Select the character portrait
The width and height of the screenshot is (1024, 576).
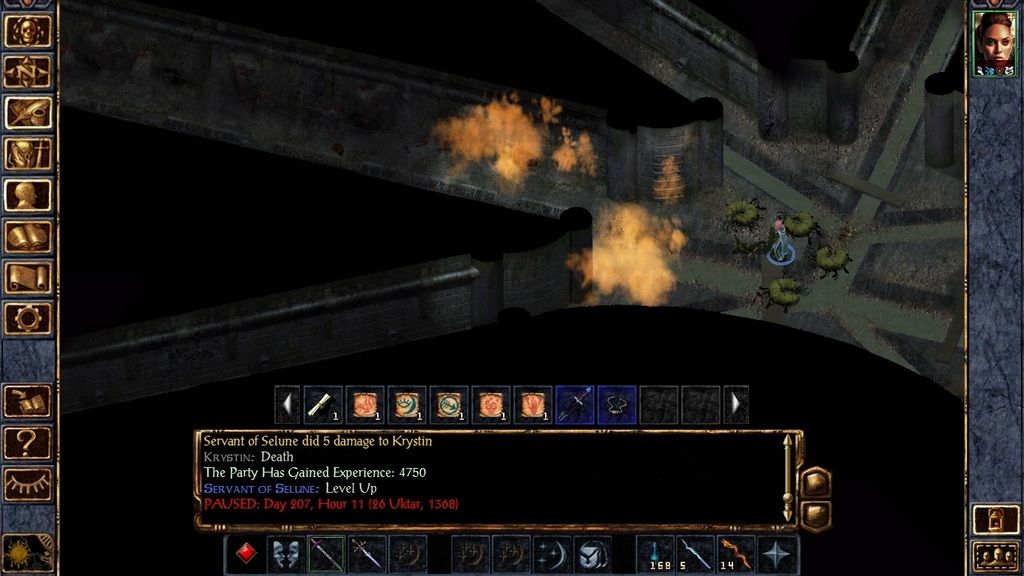994,43
